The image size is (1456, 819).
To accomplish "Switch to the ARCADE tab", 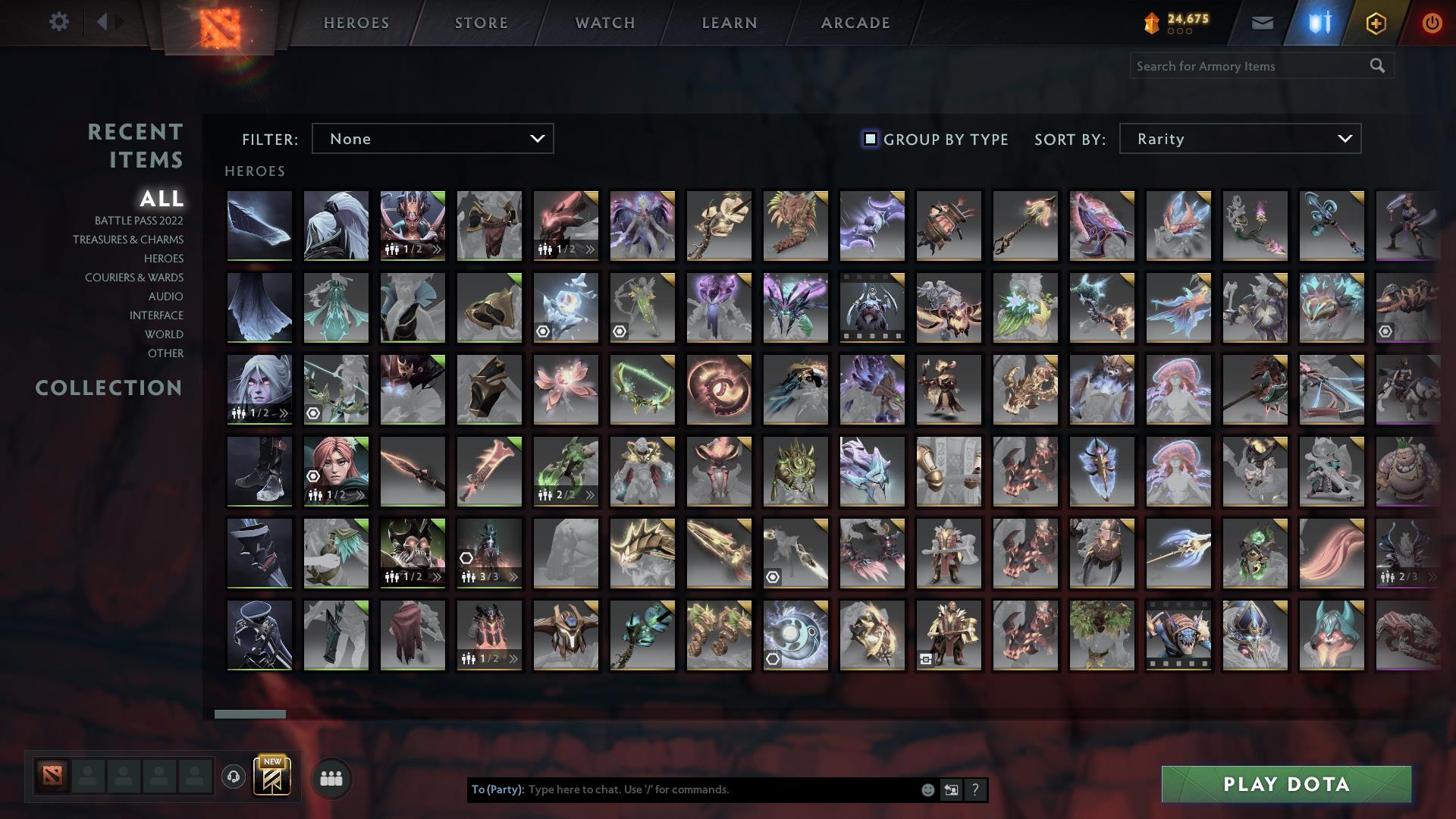I will (855, 23).
